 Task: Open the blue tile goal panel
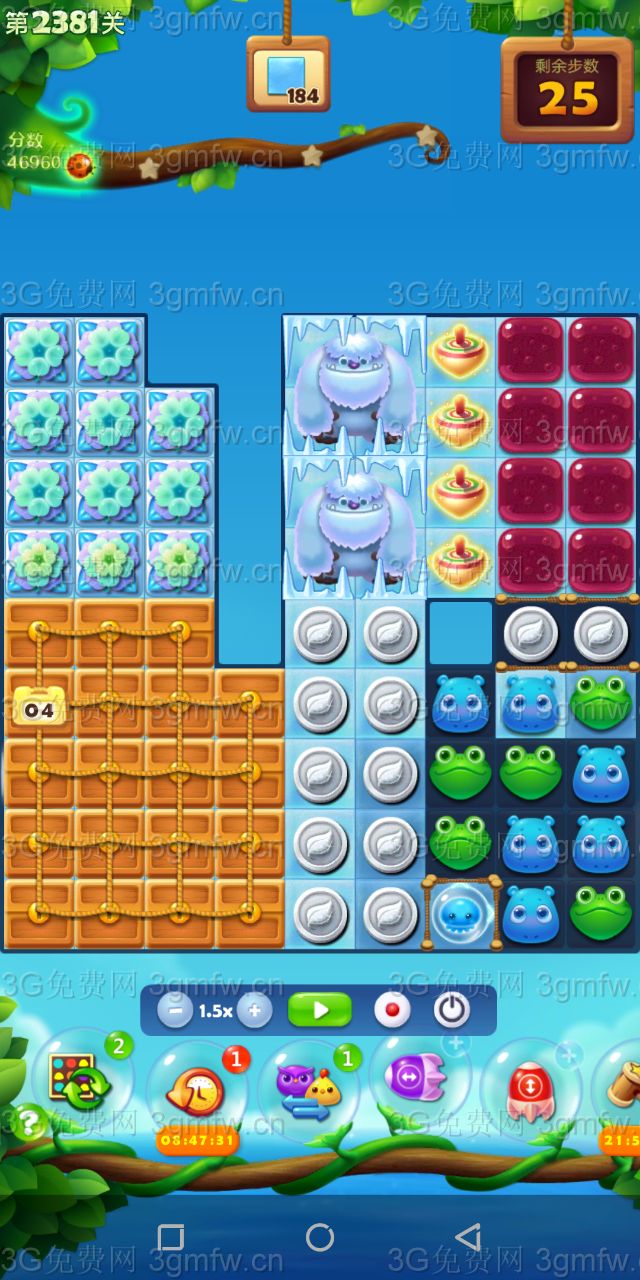288,75
